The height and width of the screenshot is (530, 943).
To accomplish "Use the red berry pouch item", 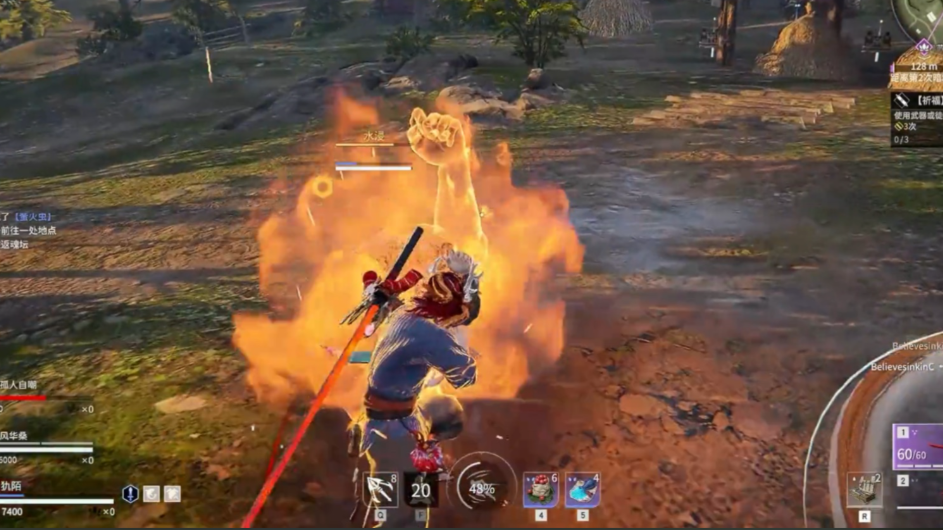I will (540, 490).
